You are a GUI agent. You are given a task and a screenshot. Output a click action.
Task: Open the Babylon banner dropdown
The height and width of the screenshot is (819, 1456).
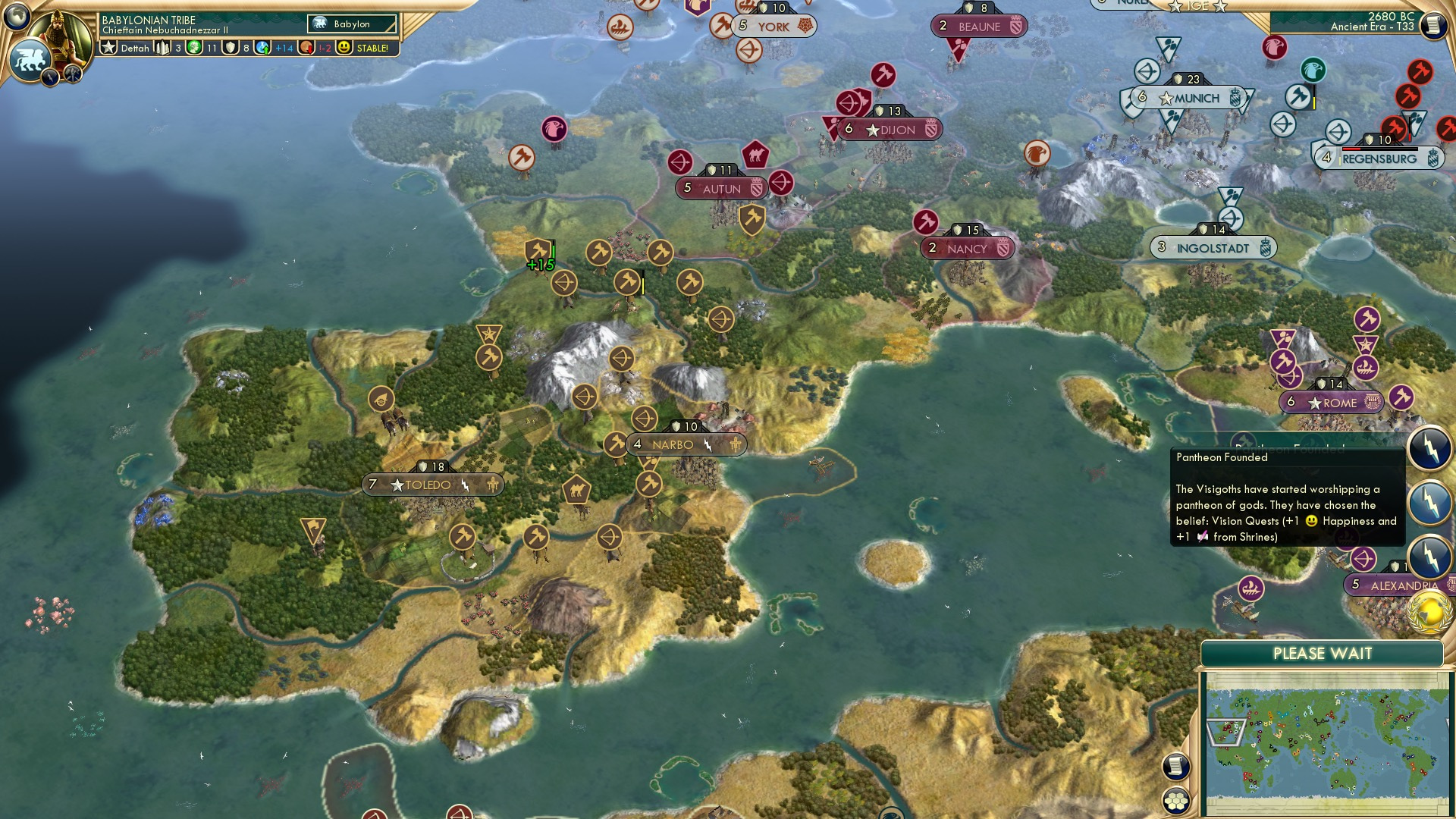350,24
